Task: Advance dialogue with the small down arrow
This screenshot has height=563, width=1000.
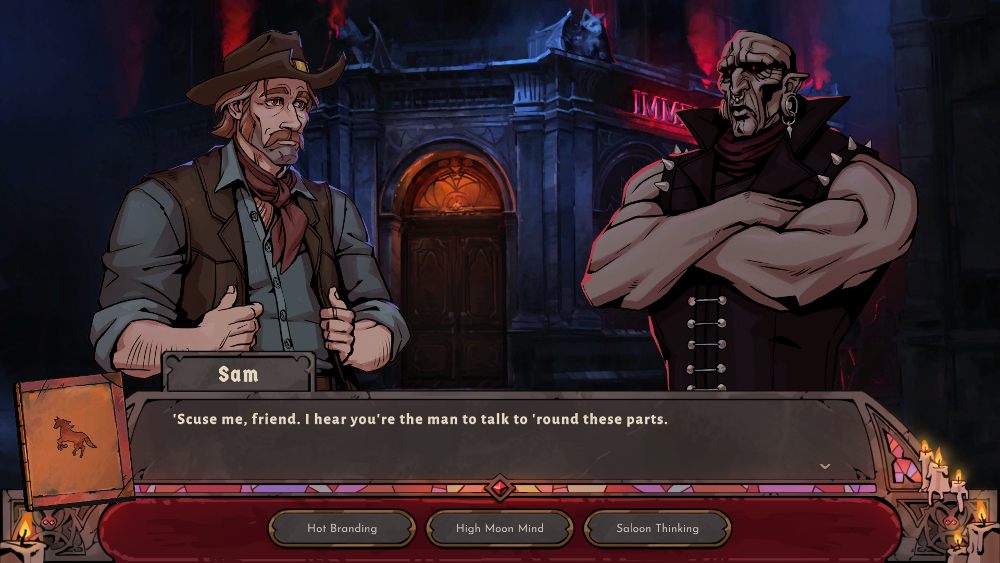Action: click(x=825, y=466)
